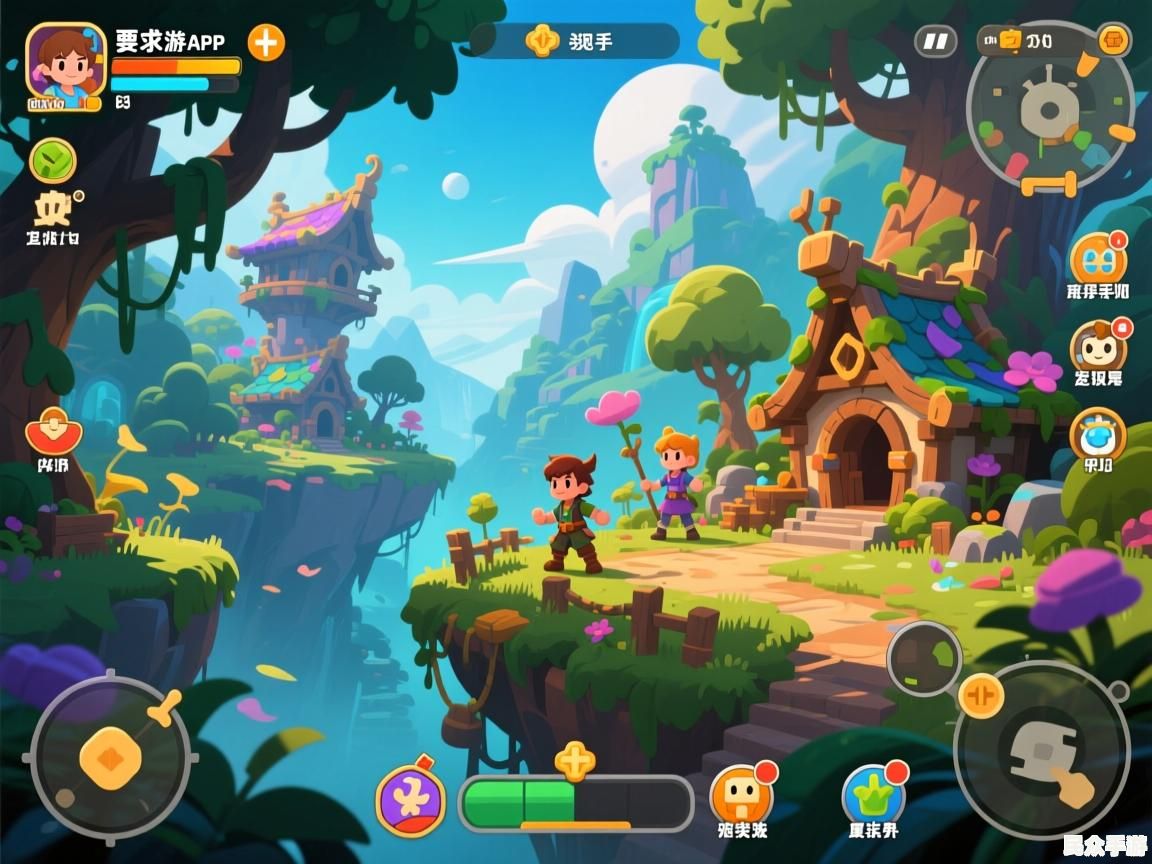Click the gold hexagon button above the minimap
Screen dimensions: 1152x864
click(x=1114, y=40)
